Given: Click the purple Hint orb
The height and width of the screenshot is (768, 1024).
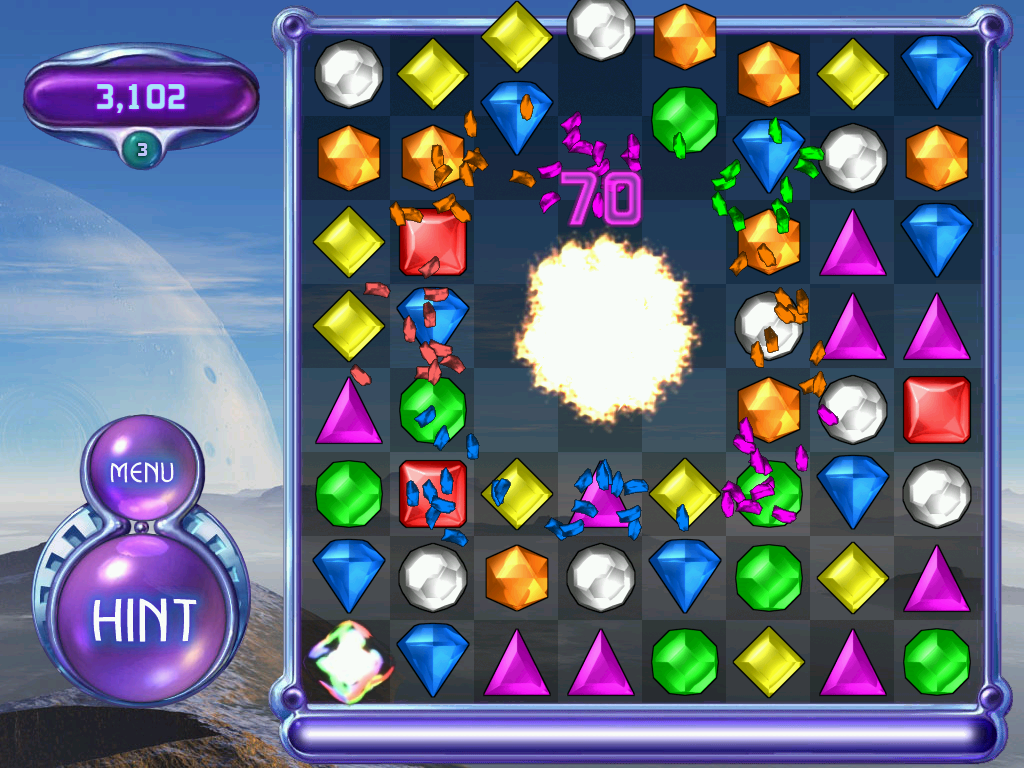Looking at the screenshot, I should click(x=142, y=619).
